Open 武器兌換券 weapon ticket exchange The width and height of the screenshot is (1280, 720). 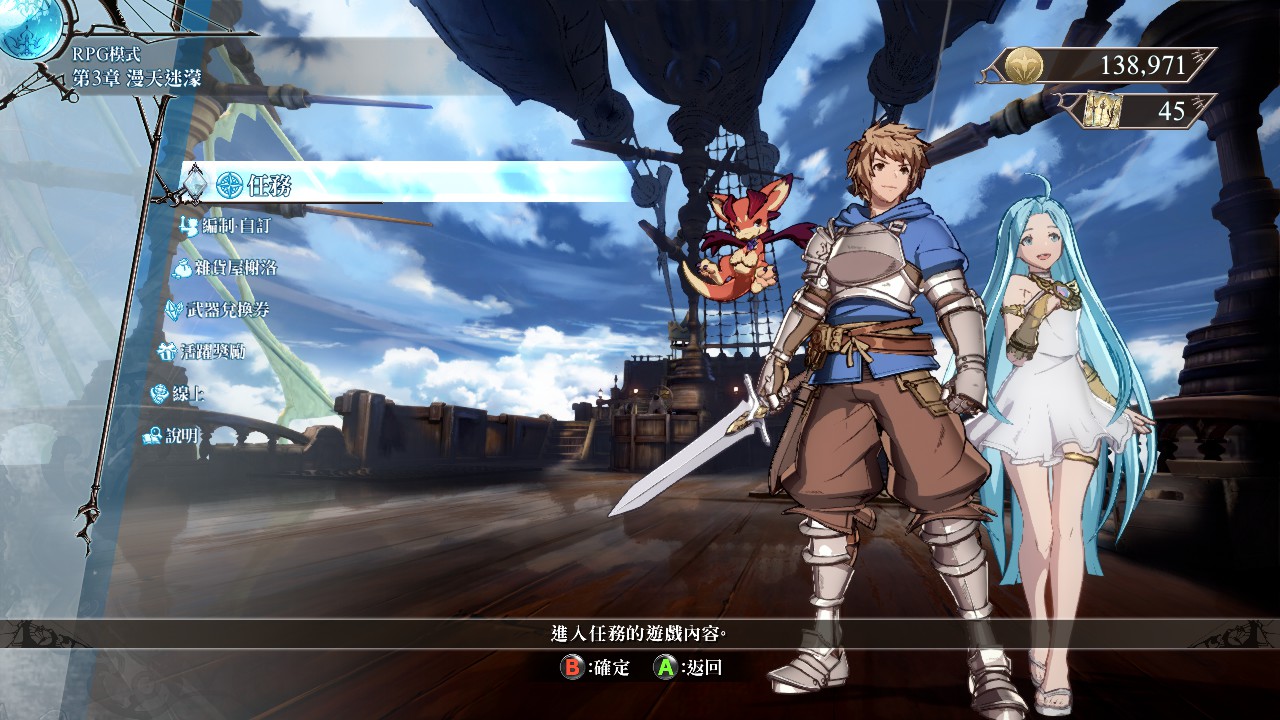point(218,310)
